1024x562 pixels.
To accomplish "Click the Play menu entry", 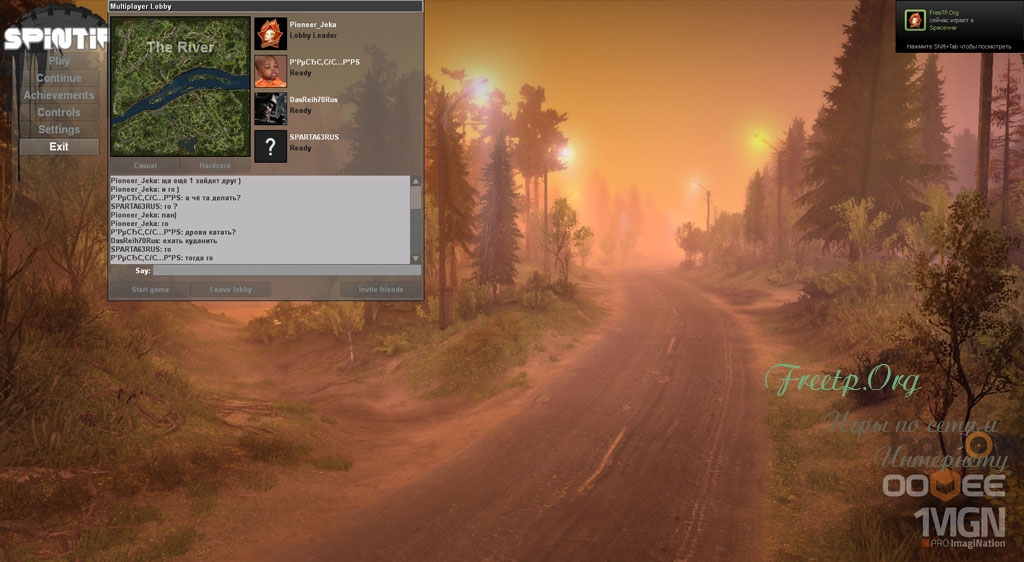I will [x=59, y=62].
